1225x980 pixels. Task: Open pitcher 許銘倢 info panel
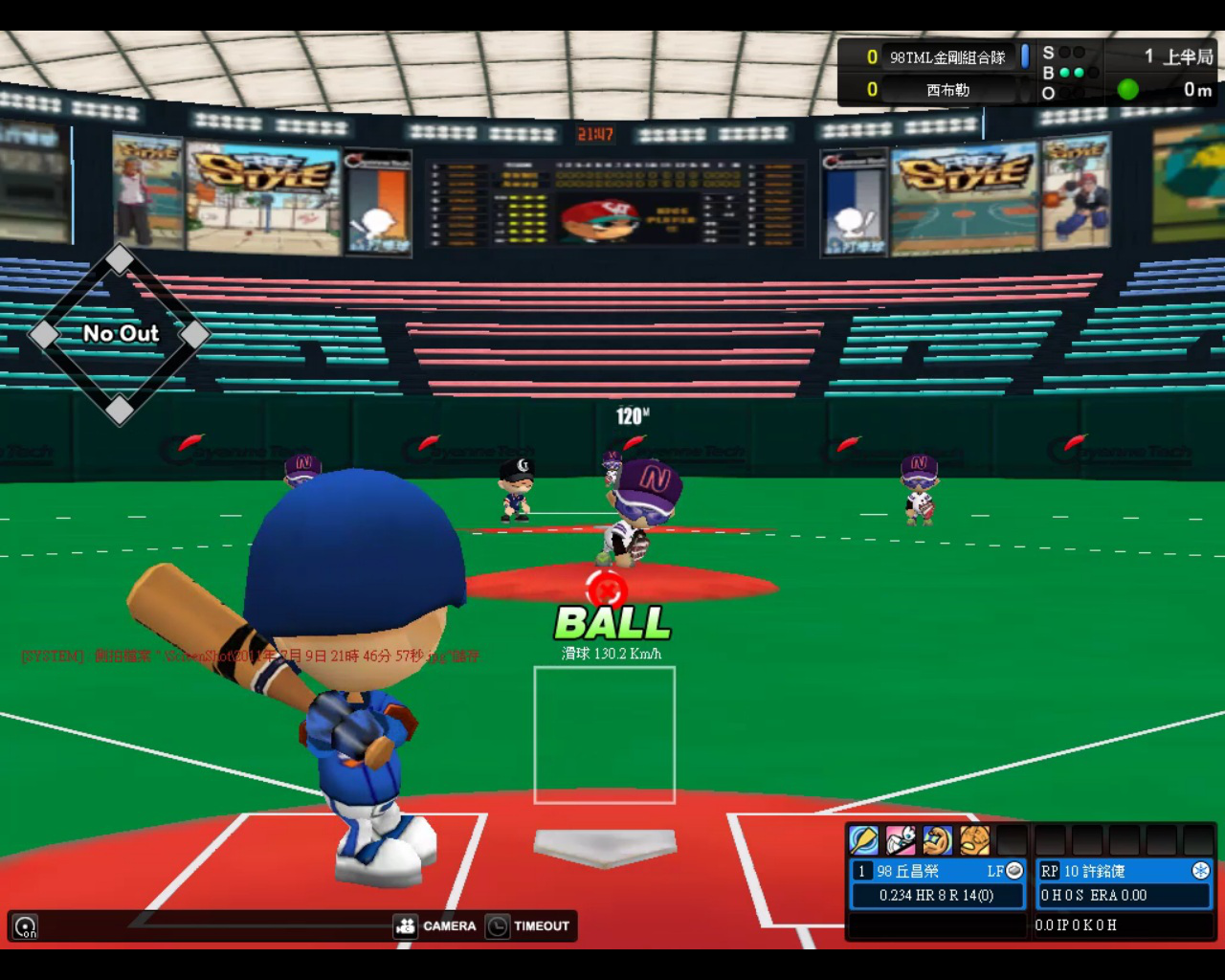point(1125,883)
